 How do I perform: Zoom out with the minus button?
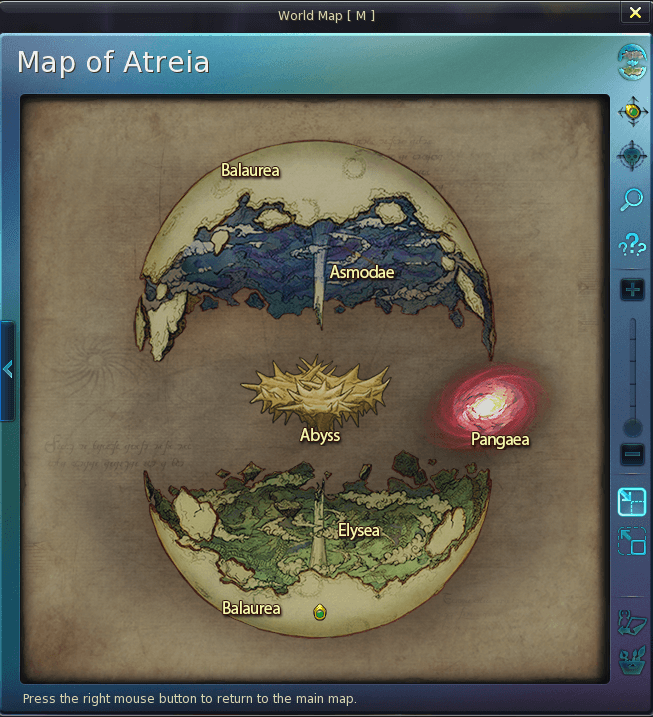click(x=632, y=455)
